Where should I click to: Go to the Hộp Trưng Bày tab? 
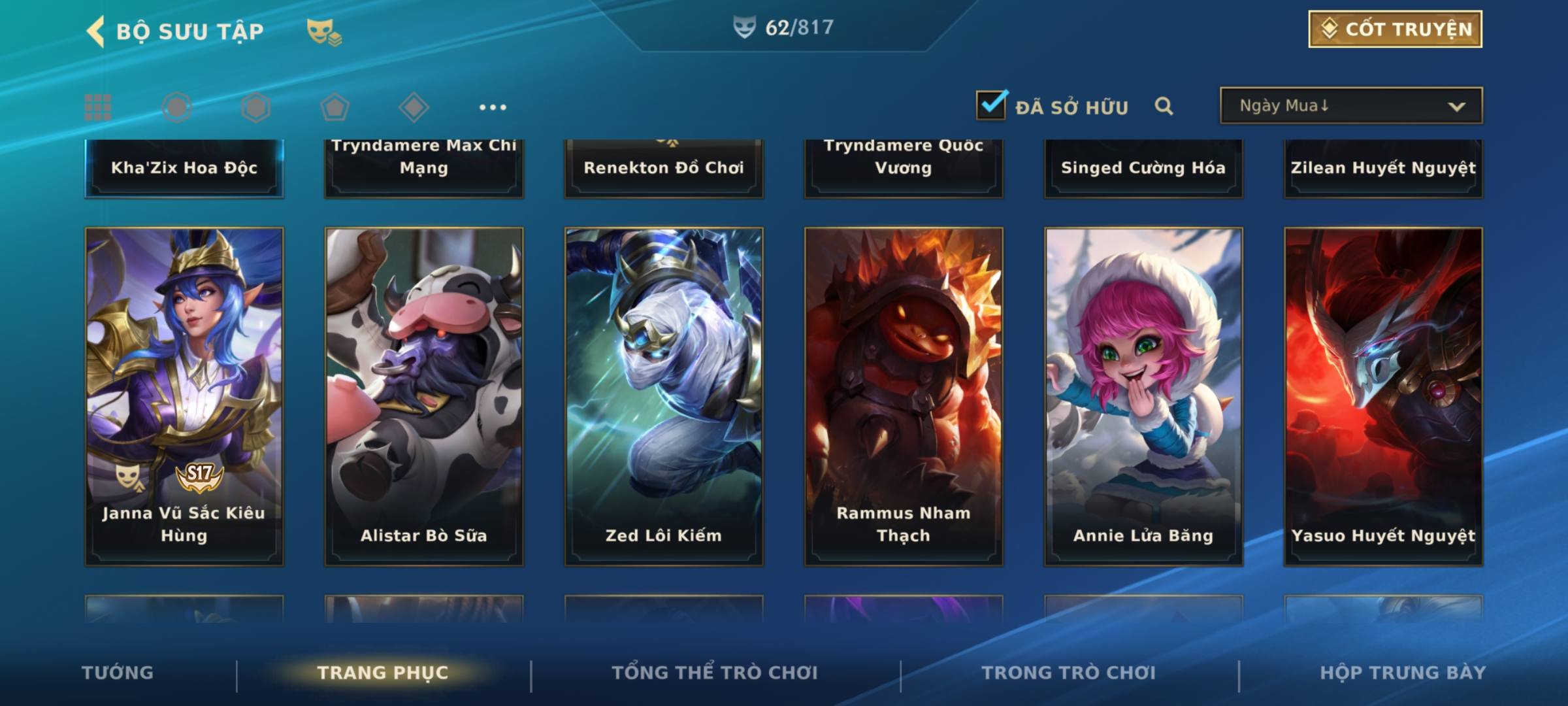click(x=1403, y=673)
